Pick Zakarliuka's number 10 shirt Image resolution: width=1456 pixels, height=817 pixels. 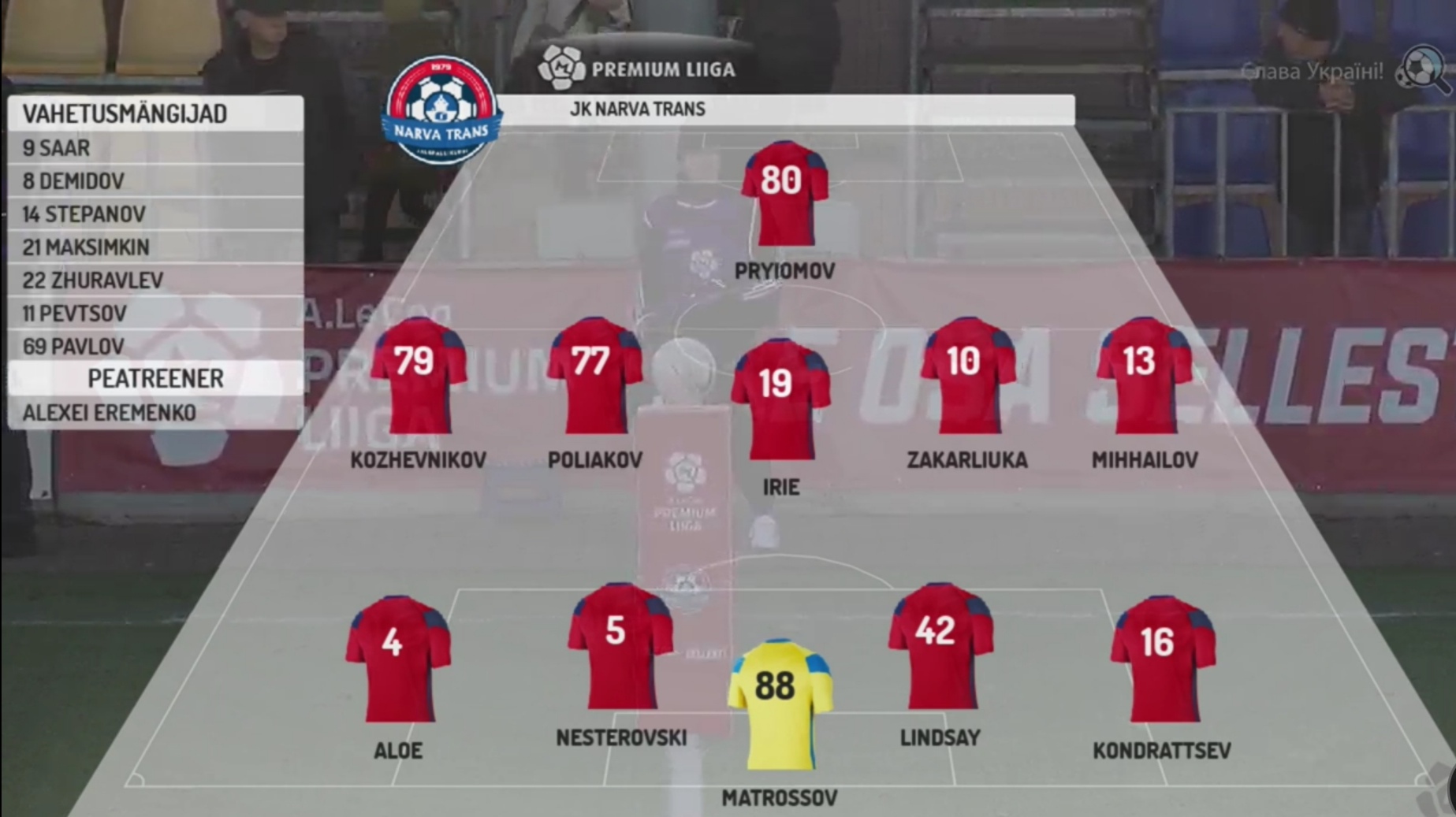coord(966,375)
